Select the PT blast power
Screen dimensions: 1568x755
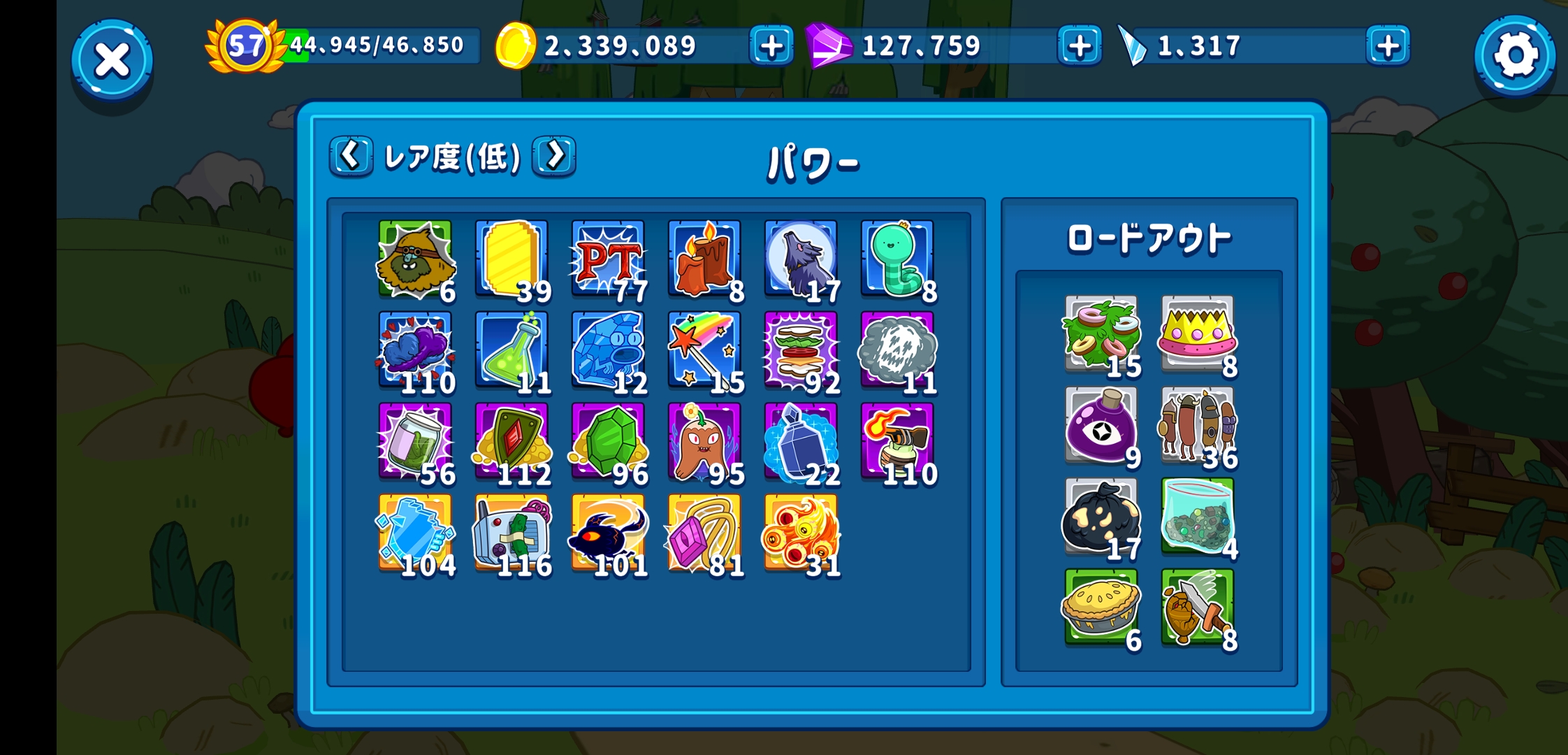607,262
